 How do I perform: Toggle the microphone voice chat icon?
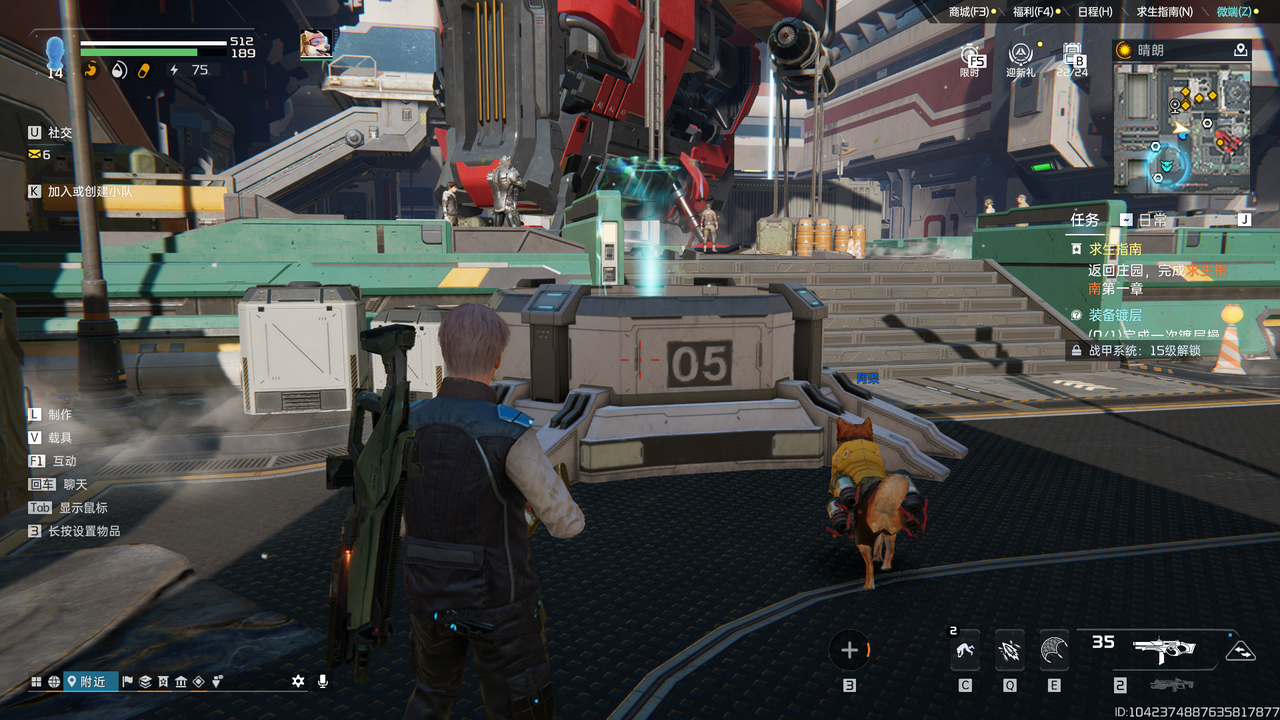coord(322,681)
